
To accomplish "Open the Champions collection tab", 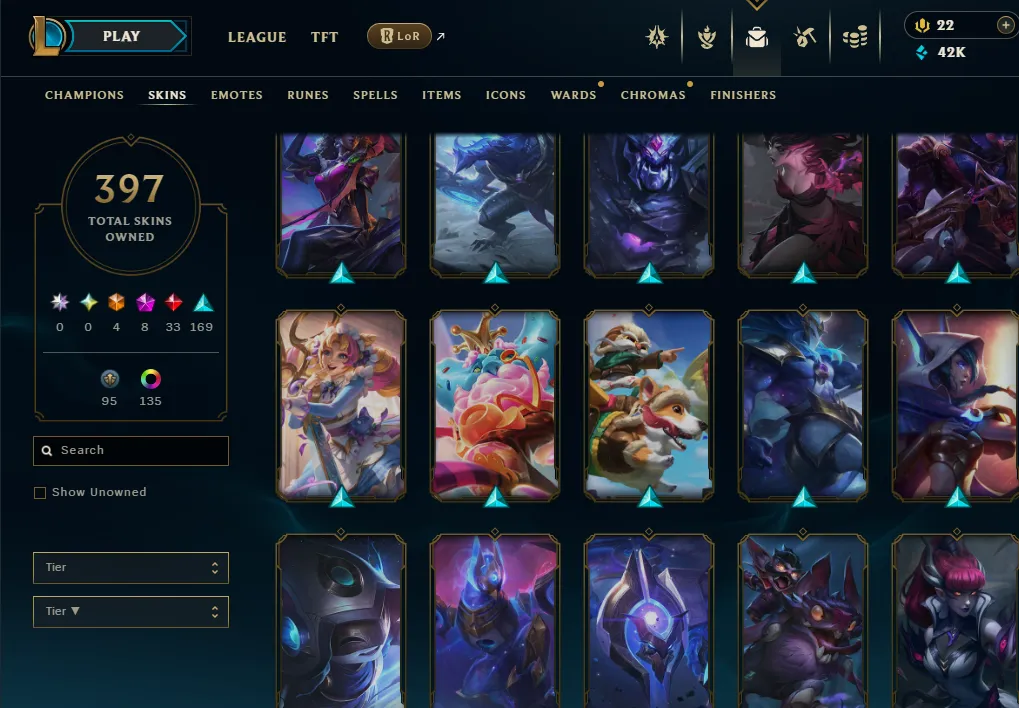I will click(x=84, y=95).
